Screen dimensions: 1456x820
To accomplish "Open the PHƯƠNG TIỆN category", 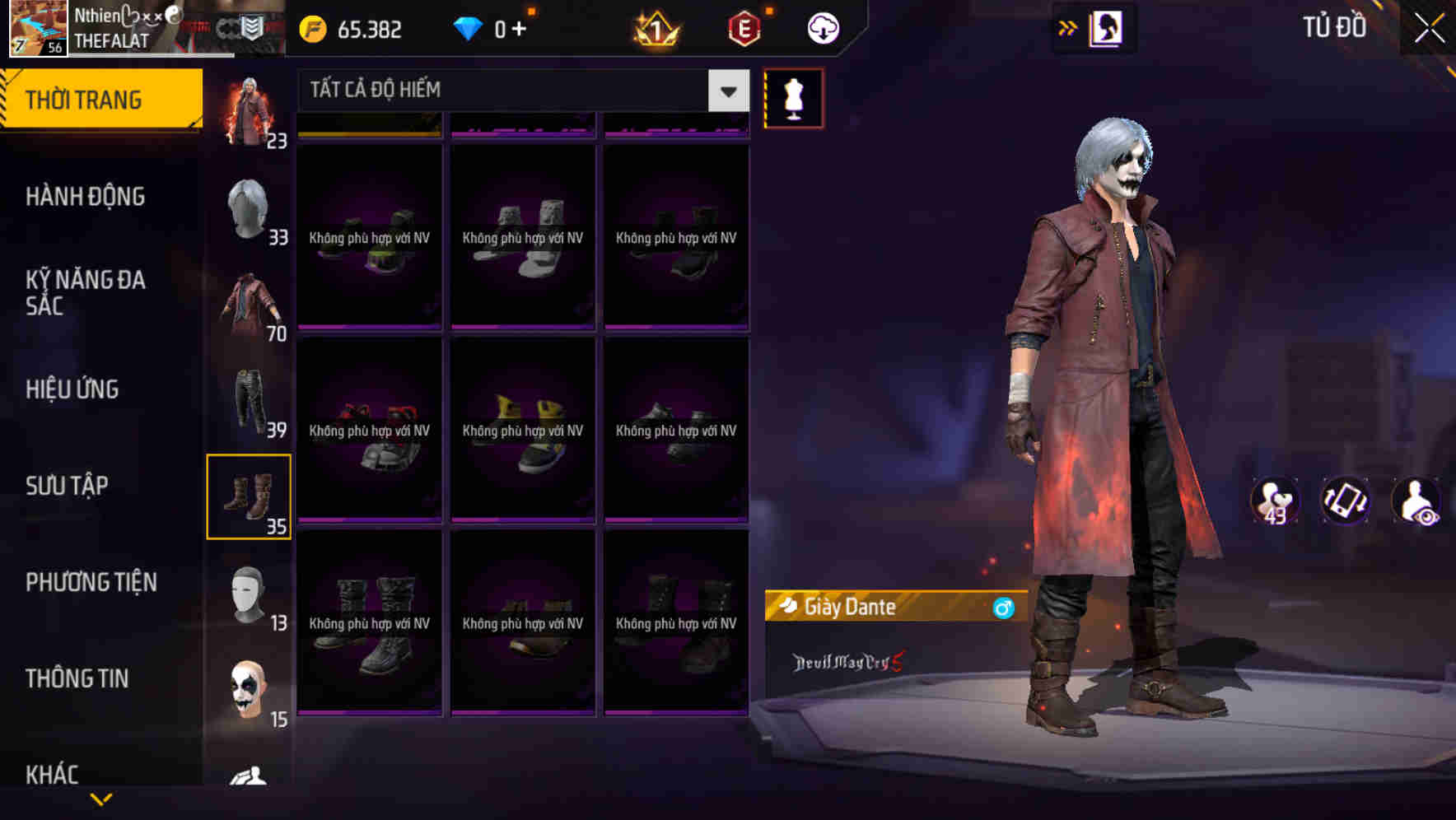I will pos(91,581).
